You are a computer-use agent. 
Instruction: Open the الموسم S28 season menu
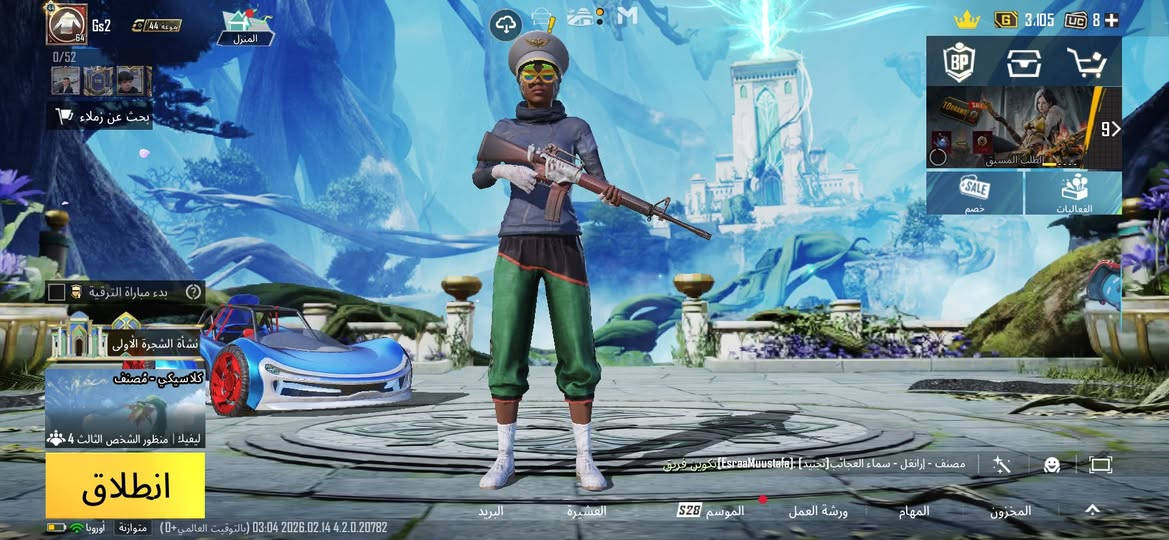[712, 511]
